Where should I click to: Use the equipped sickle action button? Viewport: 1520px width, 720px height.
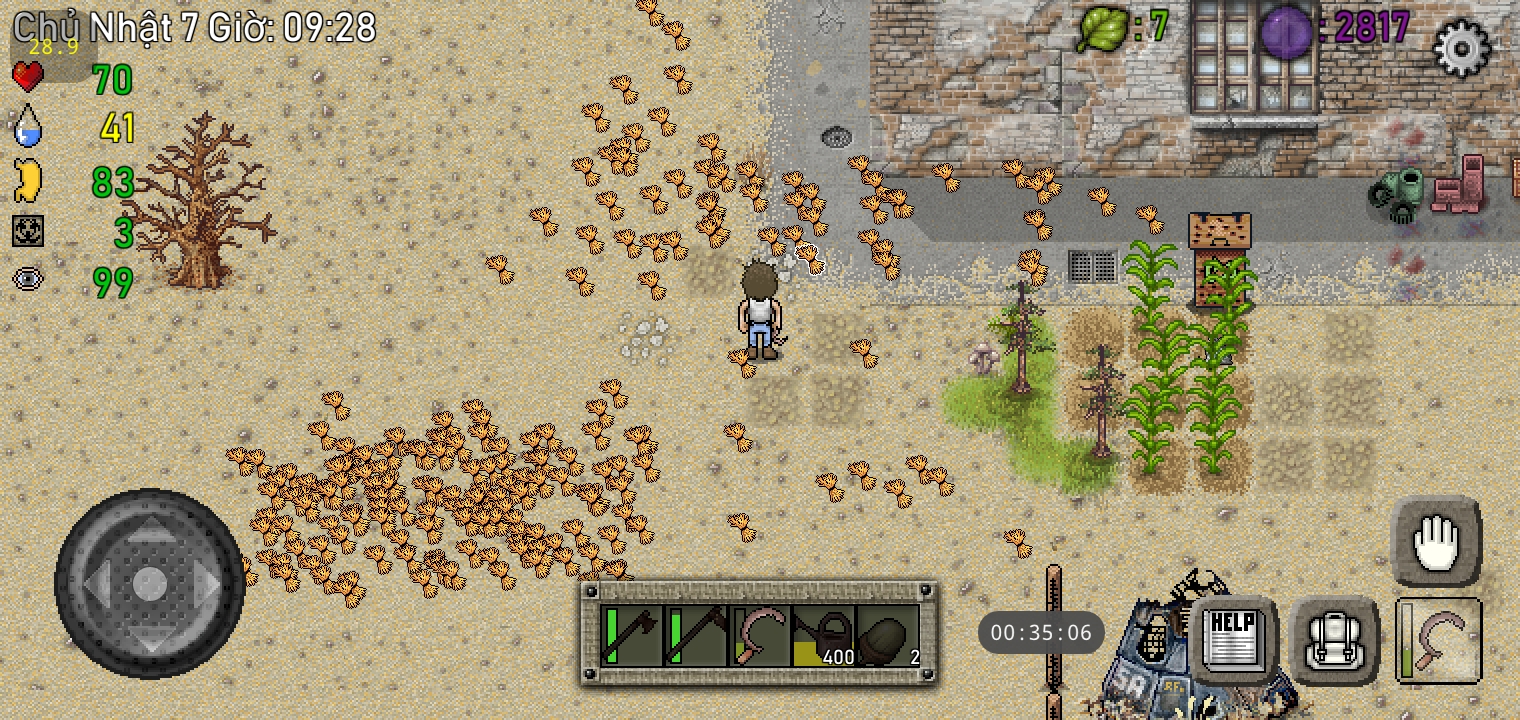(1438, 640)
